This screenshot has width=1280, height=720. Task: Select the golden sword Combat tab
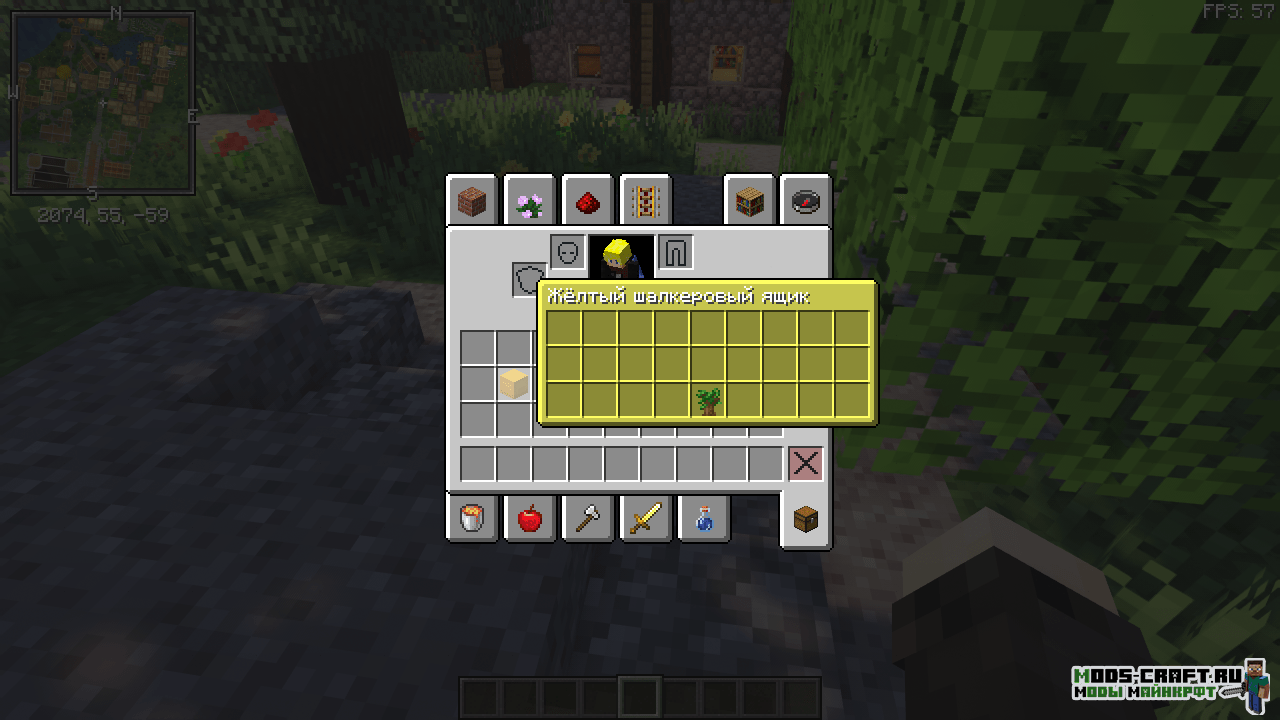[x=645, y=518]
